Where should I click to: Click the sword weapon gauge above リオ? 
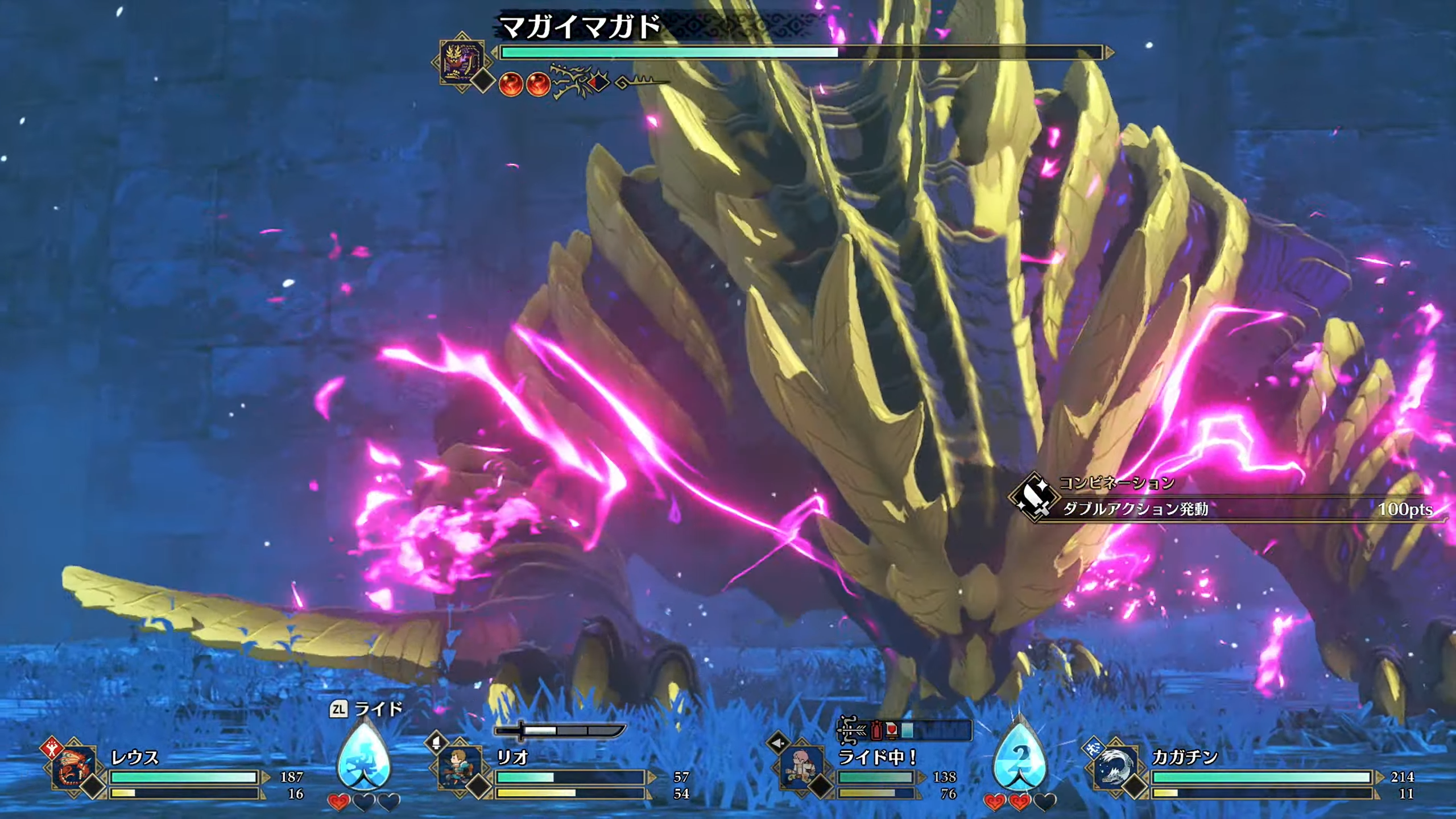(560, 730)
